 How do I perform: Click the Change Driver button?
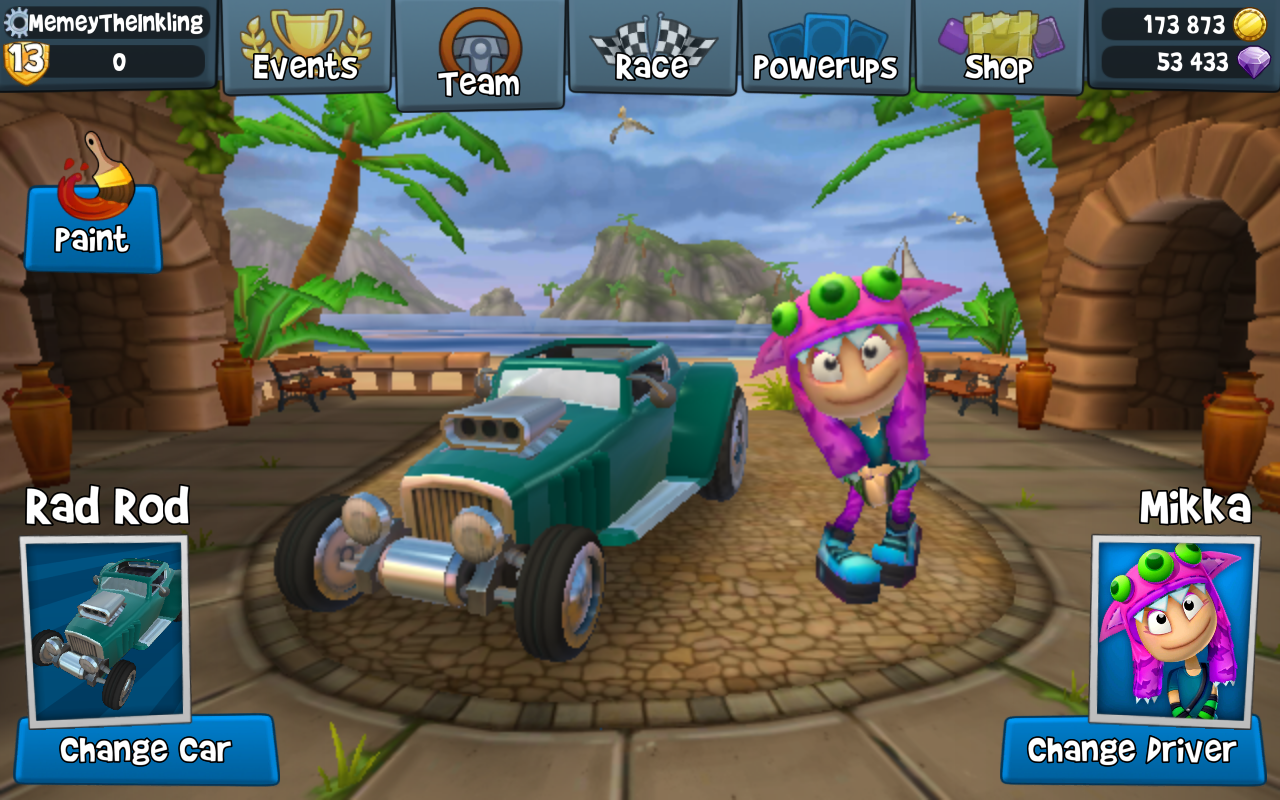1132,750
